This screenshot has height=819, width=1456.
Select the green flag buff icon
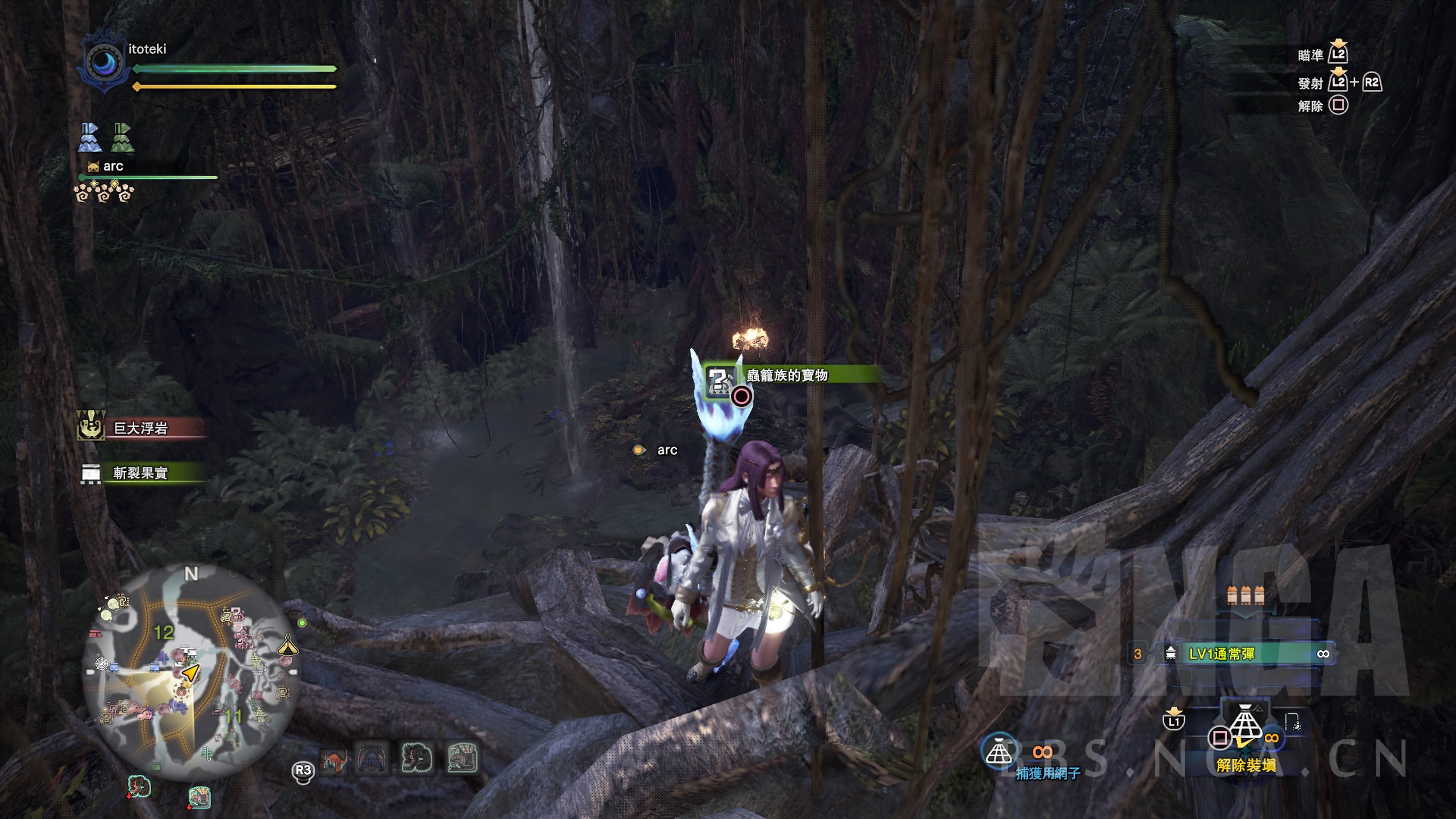(122, 137)
